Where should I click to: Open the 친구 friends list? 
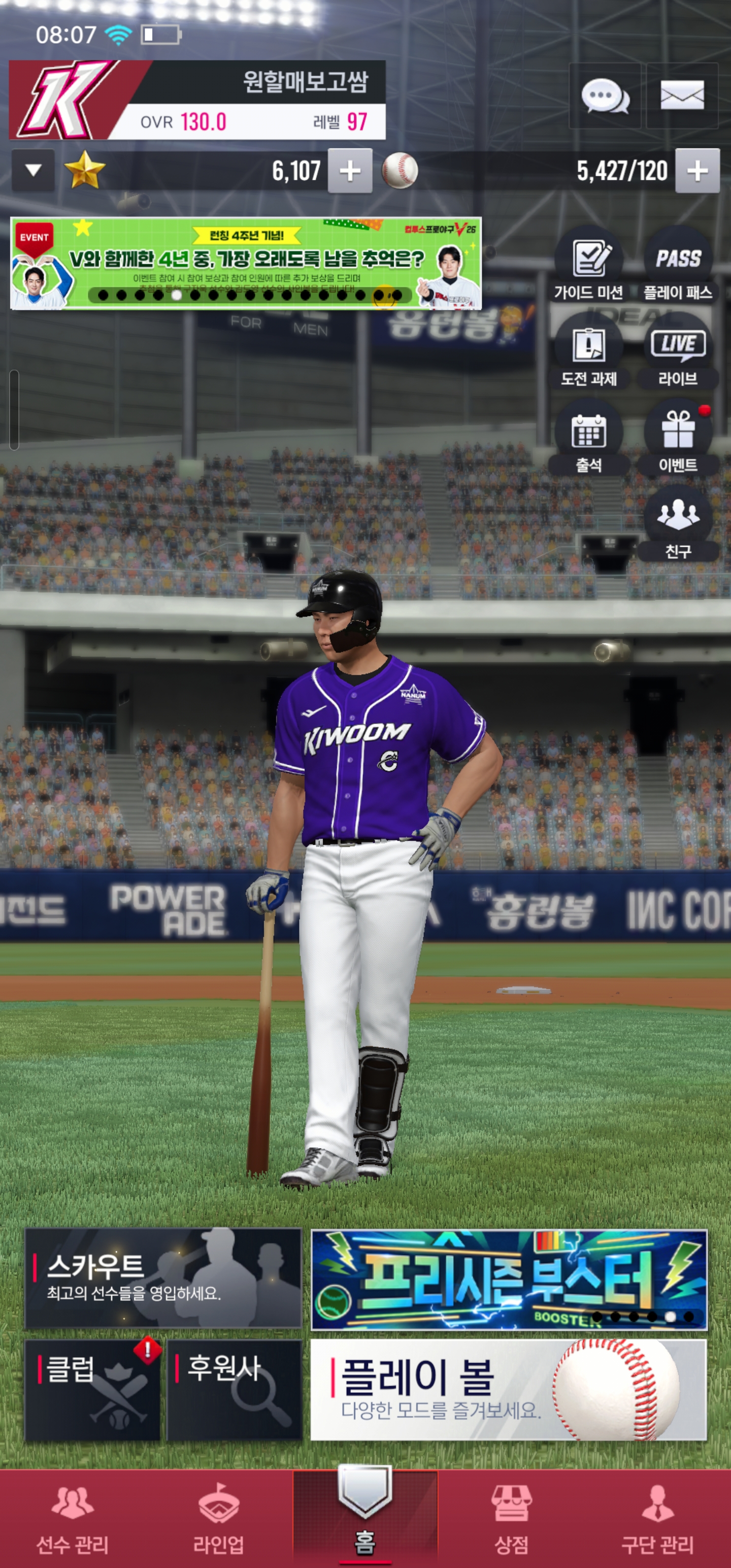678,524
